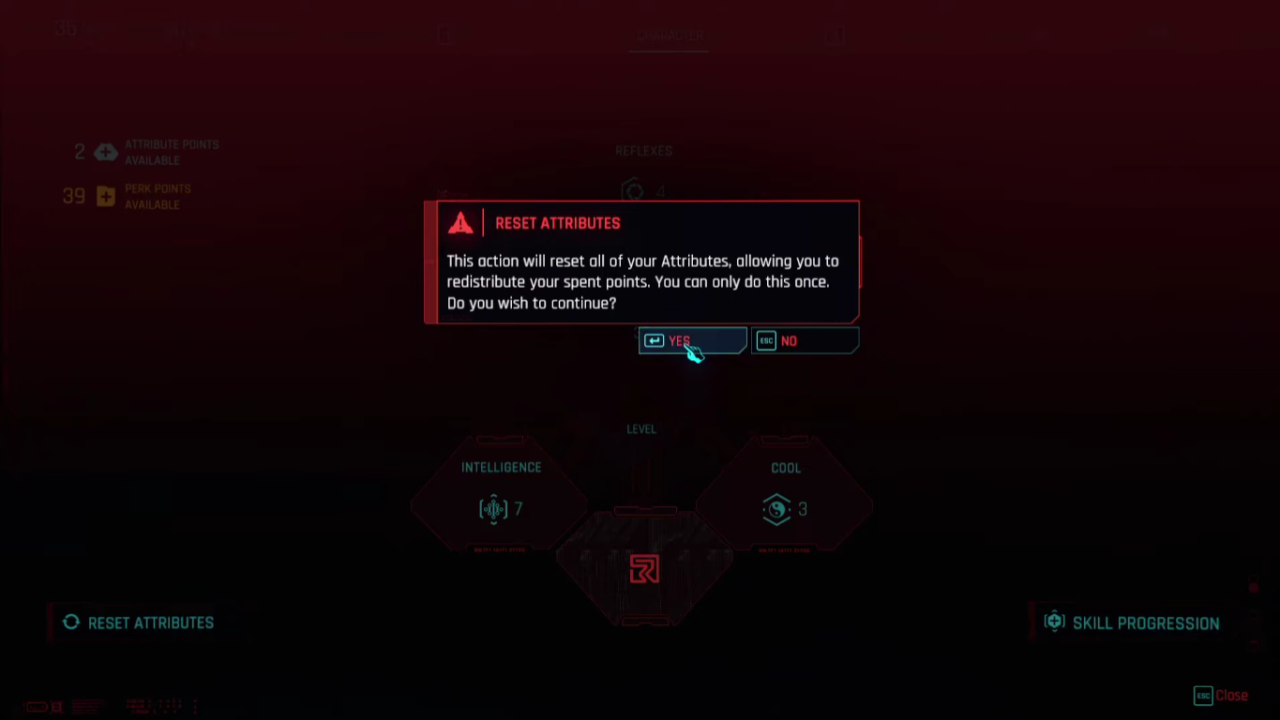
Task: Select the Intelligence attribute hexagon icon
Action: pos(494,509)
